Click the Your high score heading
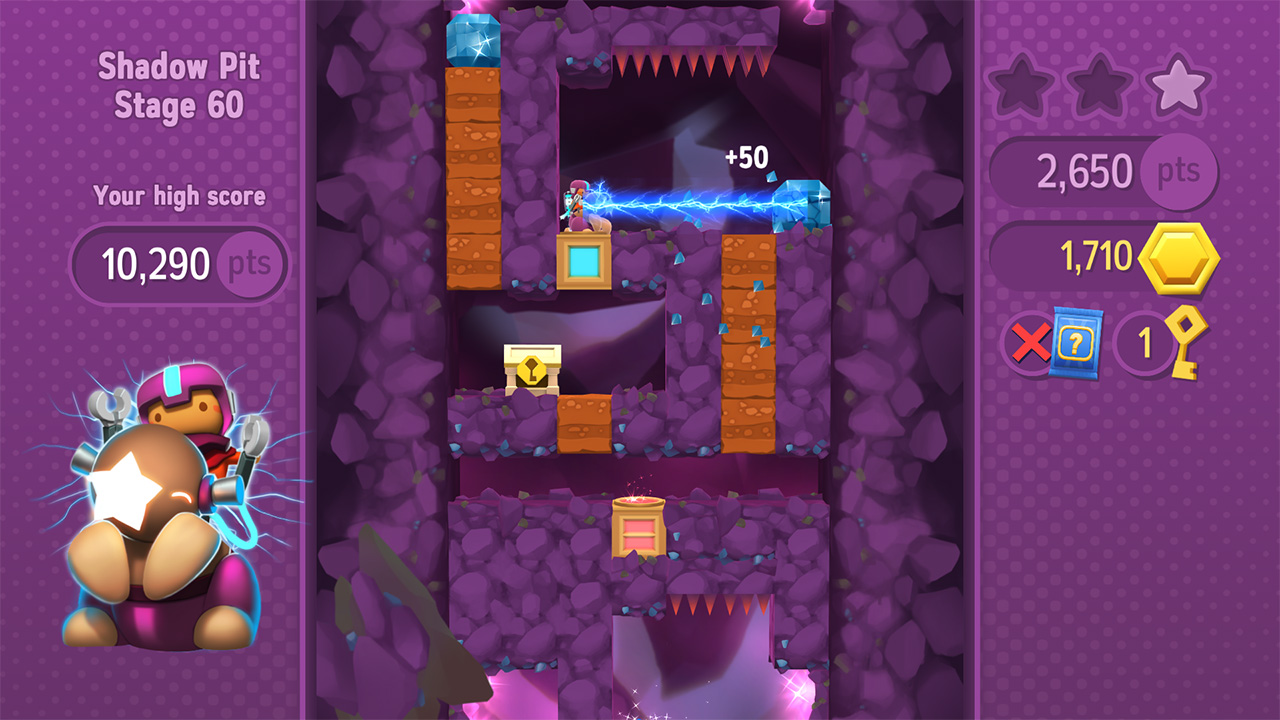1280x720 pixels. (x=178, y=196)
